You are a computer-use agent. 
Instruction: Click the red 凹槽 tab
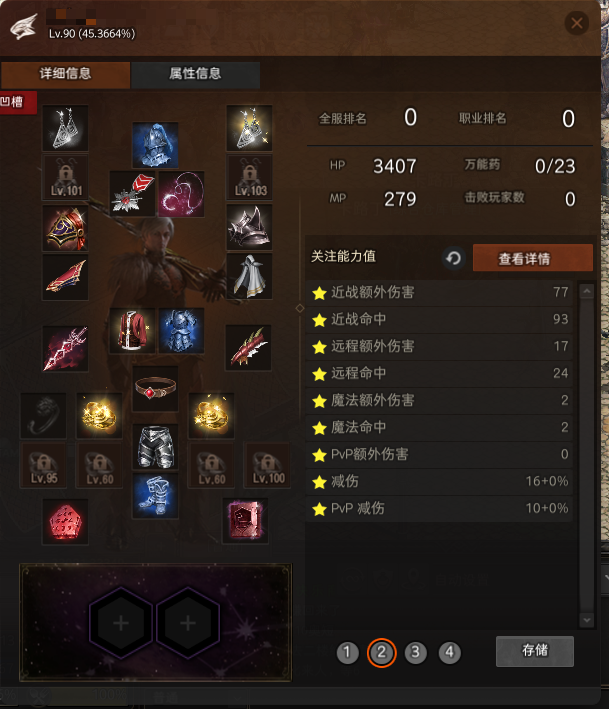coord(19,102)
